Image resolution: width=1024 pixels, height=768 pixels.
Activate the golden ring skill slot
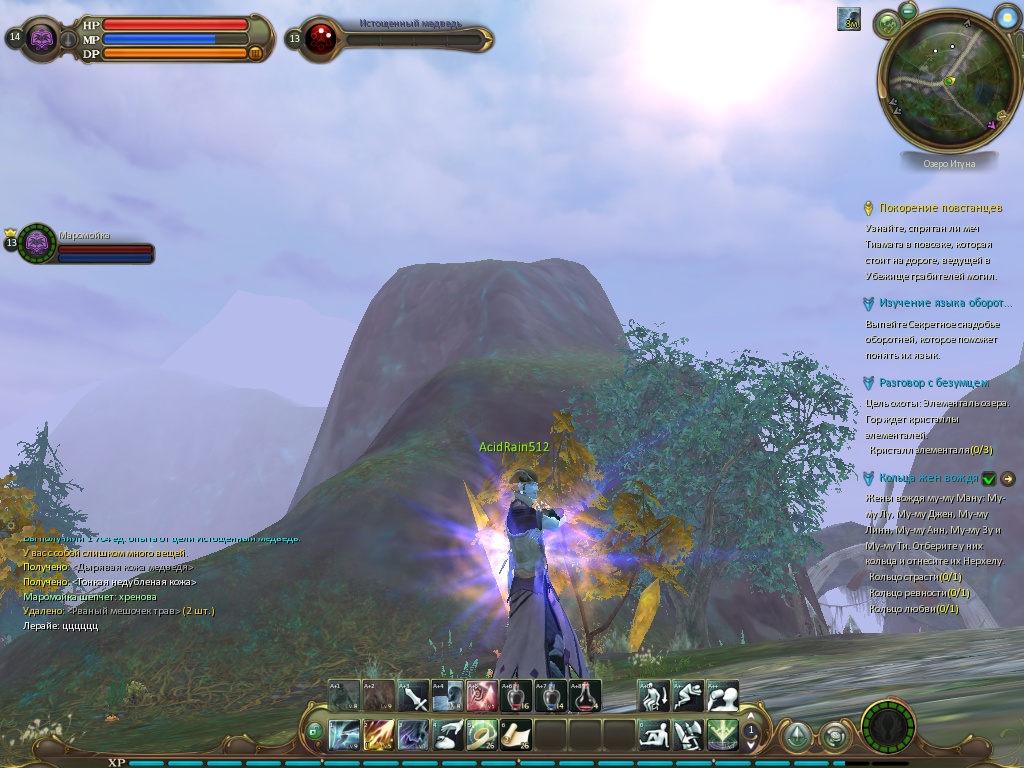pyautogui.click(x=482, y=735)
